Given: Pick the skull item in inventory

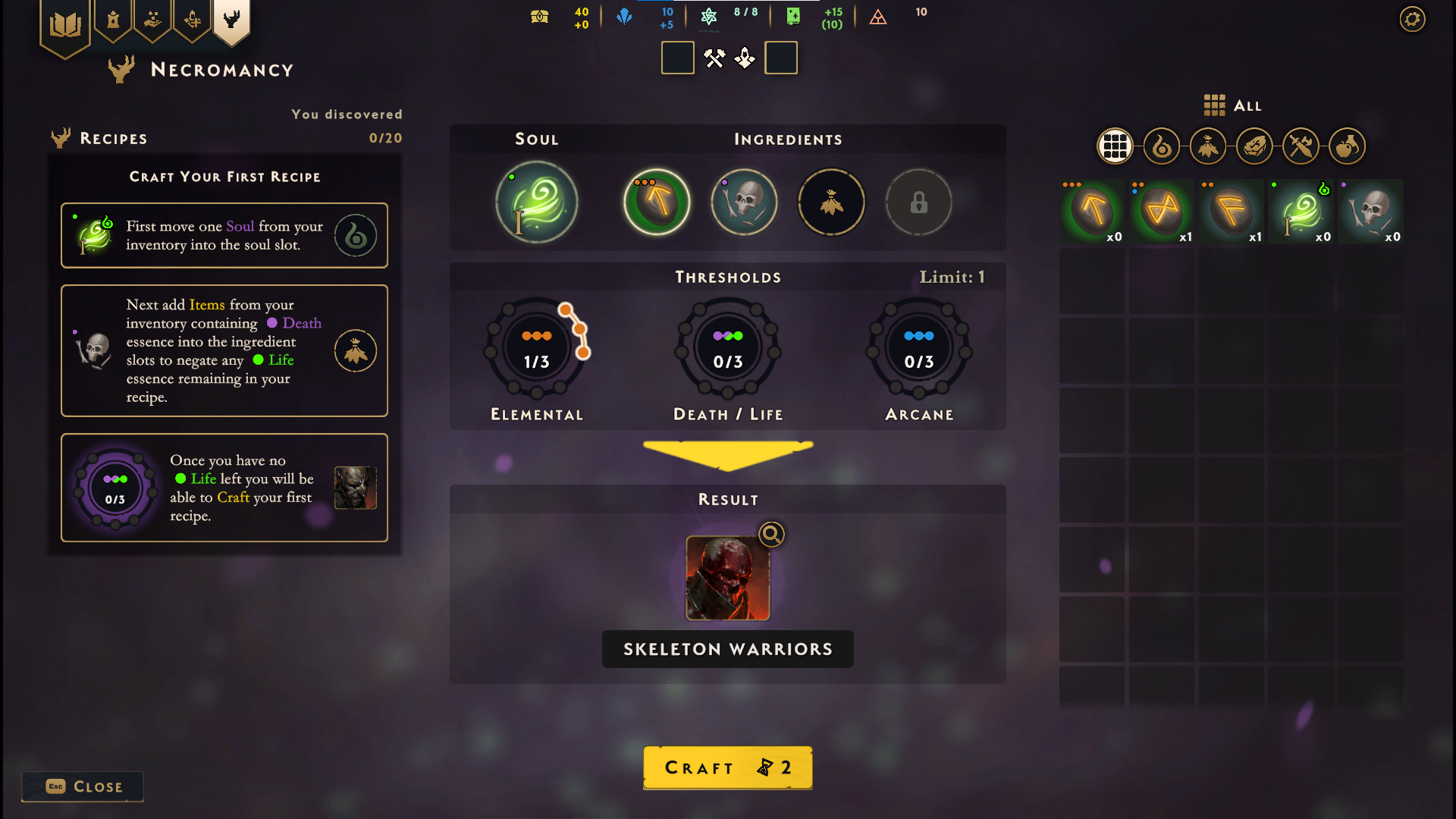Looking at the screenshot, I should 1371,212.
